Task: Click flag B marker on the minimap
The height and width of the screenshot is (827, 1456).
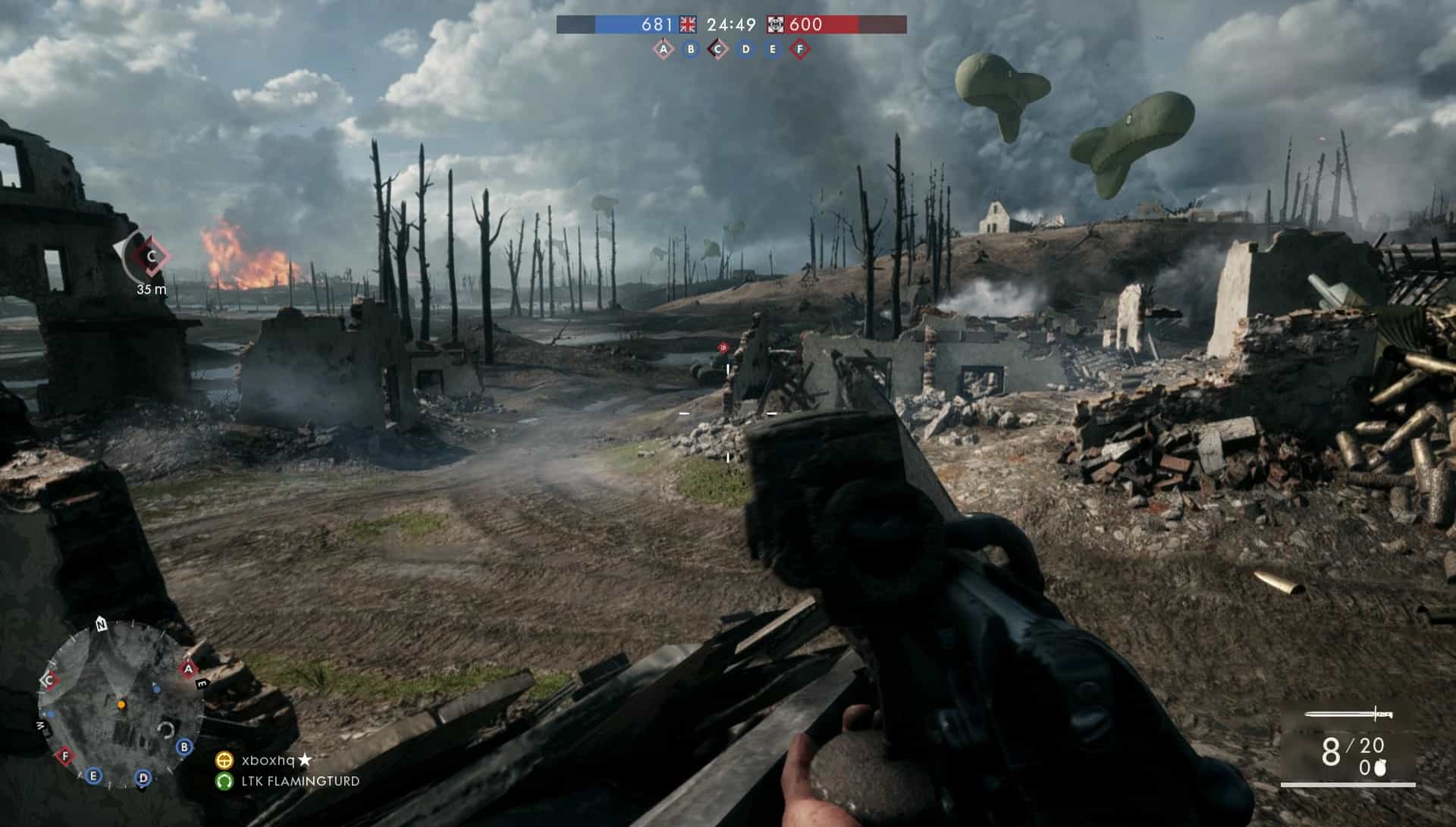Action: 184,747
